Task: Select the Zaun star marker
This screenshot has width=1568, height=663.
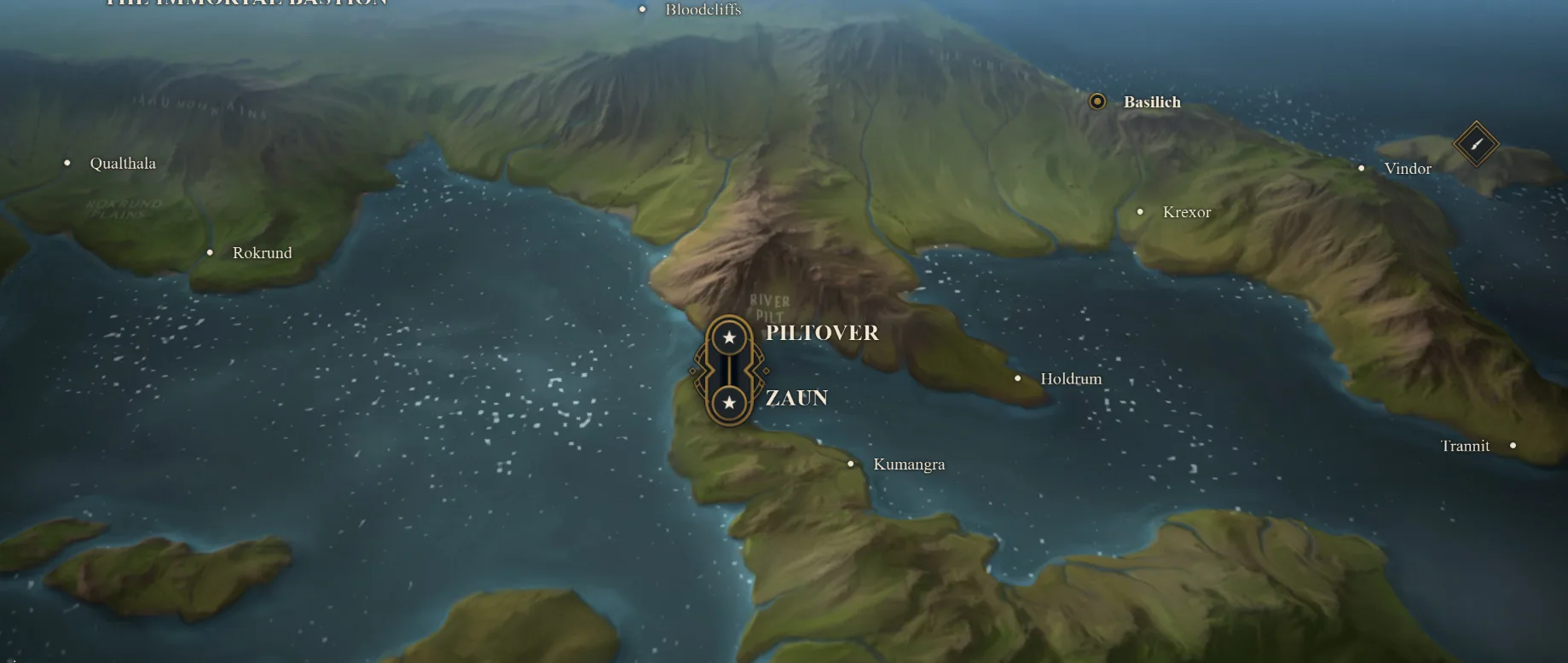Action: click(729, 402)
